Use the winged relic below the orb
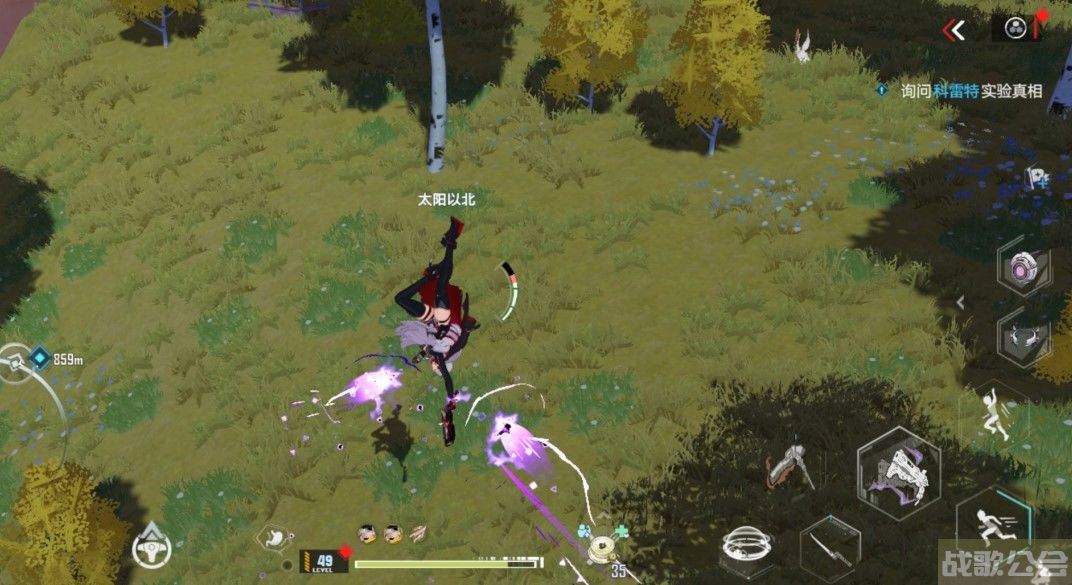Screen dimensions: 1072x585 (1024, 338)
